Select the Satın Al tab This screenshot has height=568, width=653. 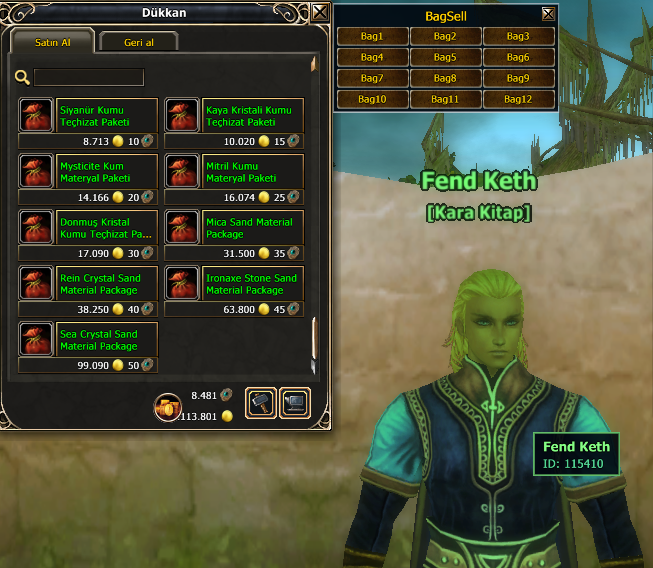point(52,42)
